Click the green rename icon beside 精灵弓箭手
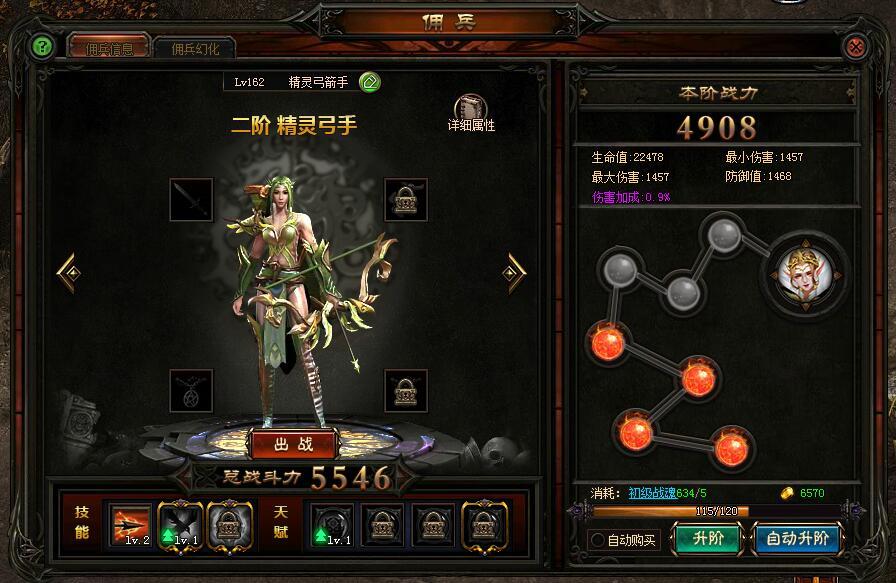Viewport: 896px width, 583px height. point(369,82)
